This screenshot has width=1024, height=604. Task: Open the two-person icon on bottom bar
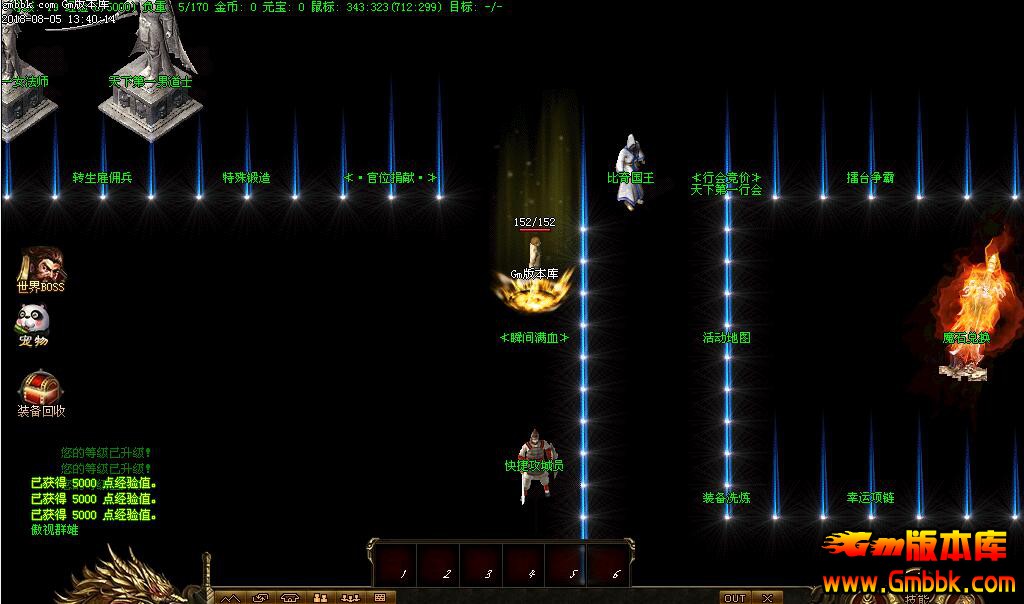coord(320,598)
